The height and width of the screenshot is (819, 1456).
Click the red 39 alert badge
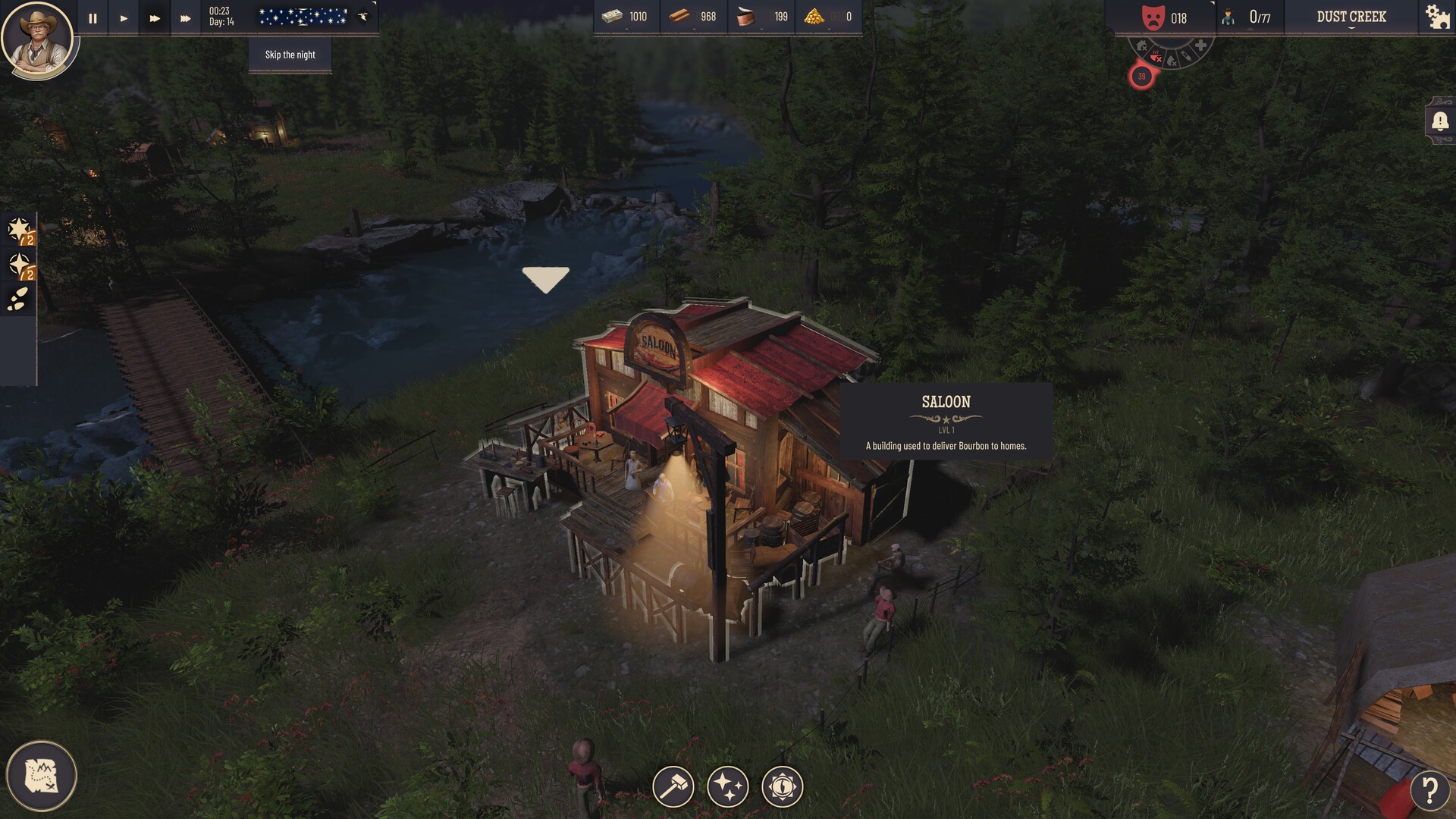click(x=1141, y=77)
